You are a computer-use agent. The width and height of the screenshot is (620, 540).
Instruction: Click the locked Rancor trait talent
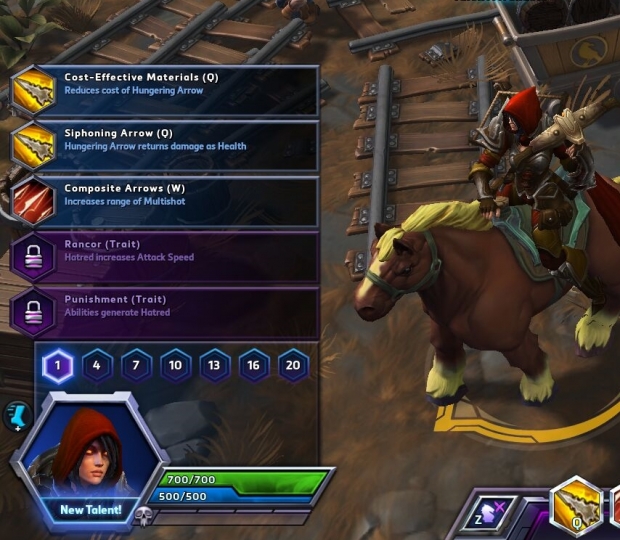point(165,257)
